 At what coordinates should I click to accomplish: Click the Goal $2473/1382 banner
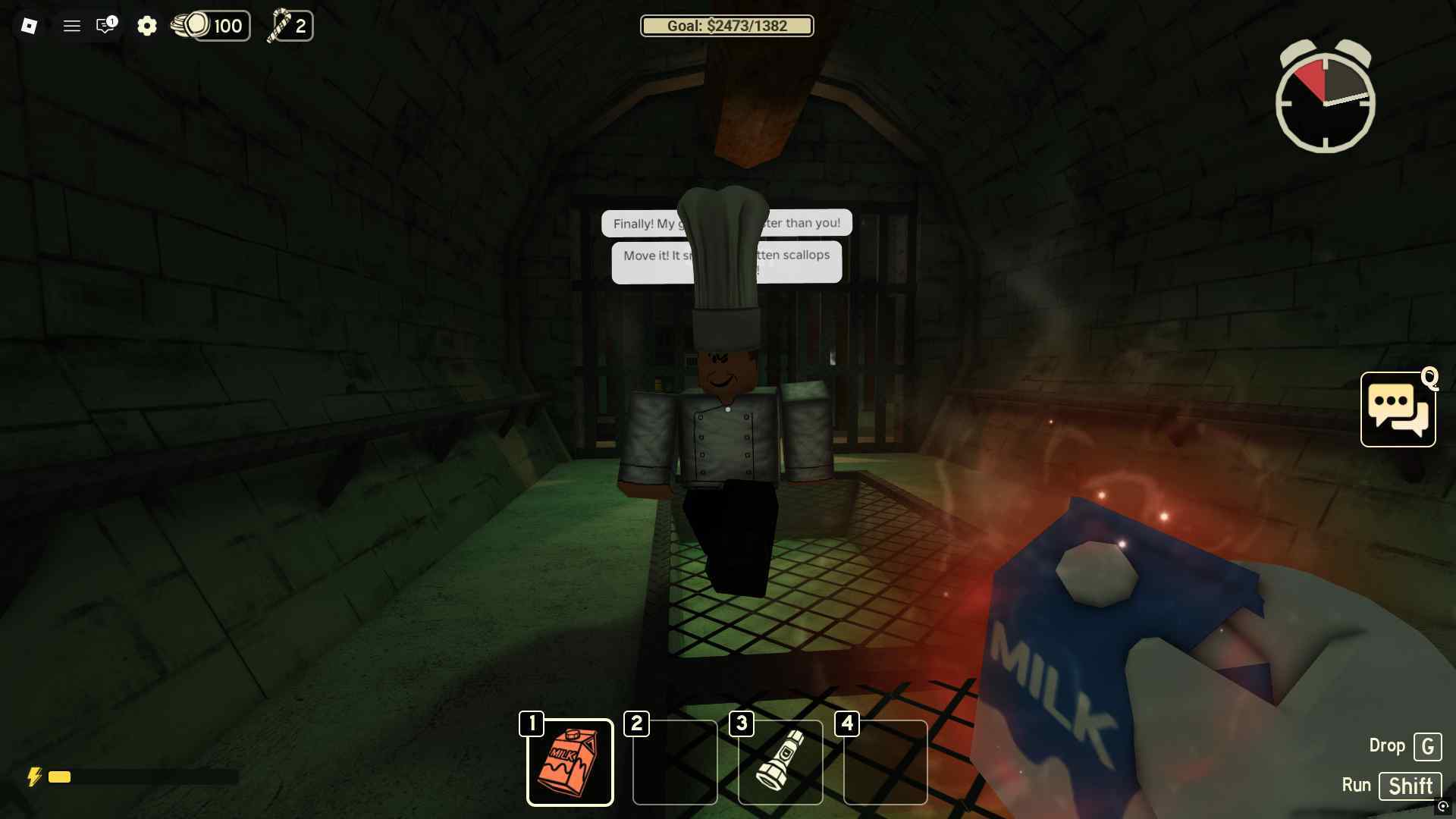726,26
